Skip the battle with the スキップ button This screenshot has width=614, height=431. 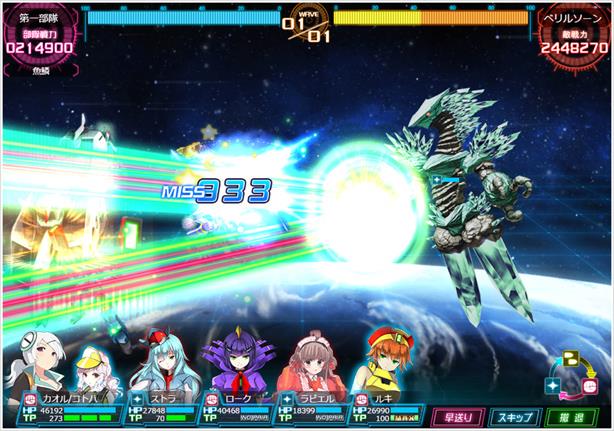tap(515, 414)
